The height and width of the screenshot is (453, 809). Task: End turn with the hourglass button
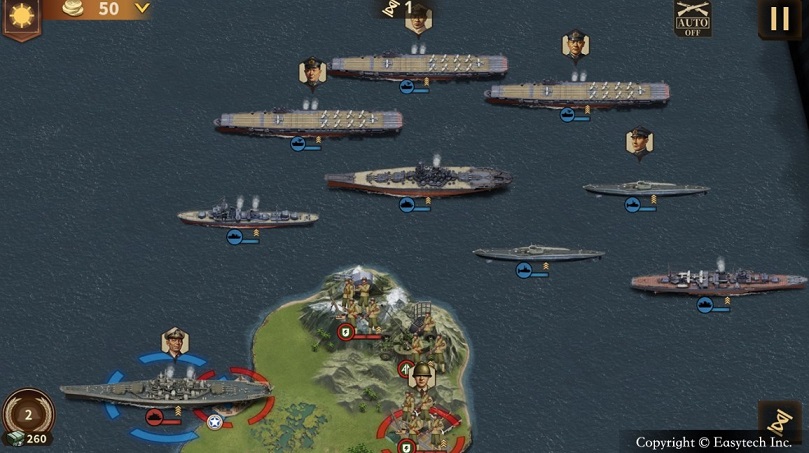tap(779, 421)
